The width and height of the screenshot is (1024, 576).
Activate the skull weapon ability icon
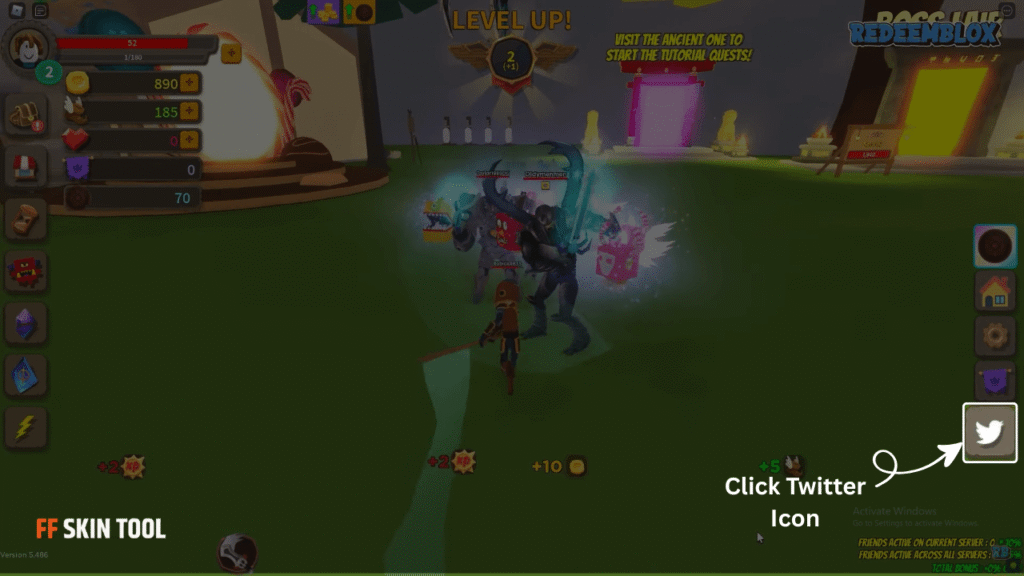click(x=238, y=552)
